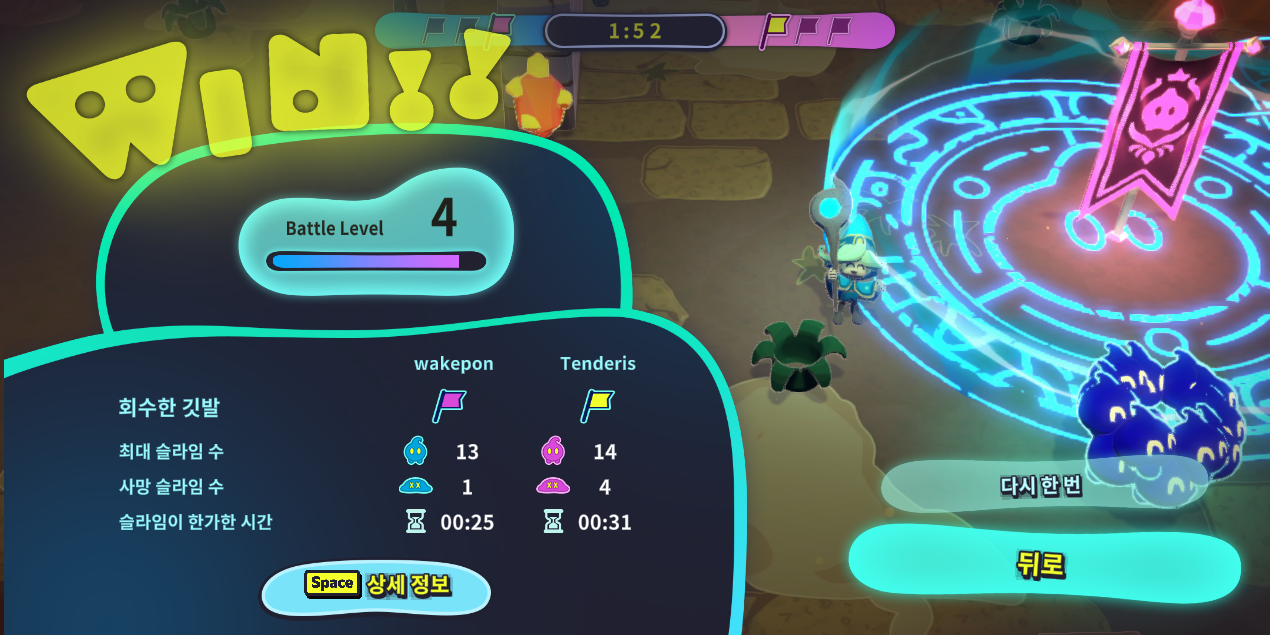This screenshot has width=1270, height=635.
Task: Open the 상세 정보 details panel
Action: [377, 586]
